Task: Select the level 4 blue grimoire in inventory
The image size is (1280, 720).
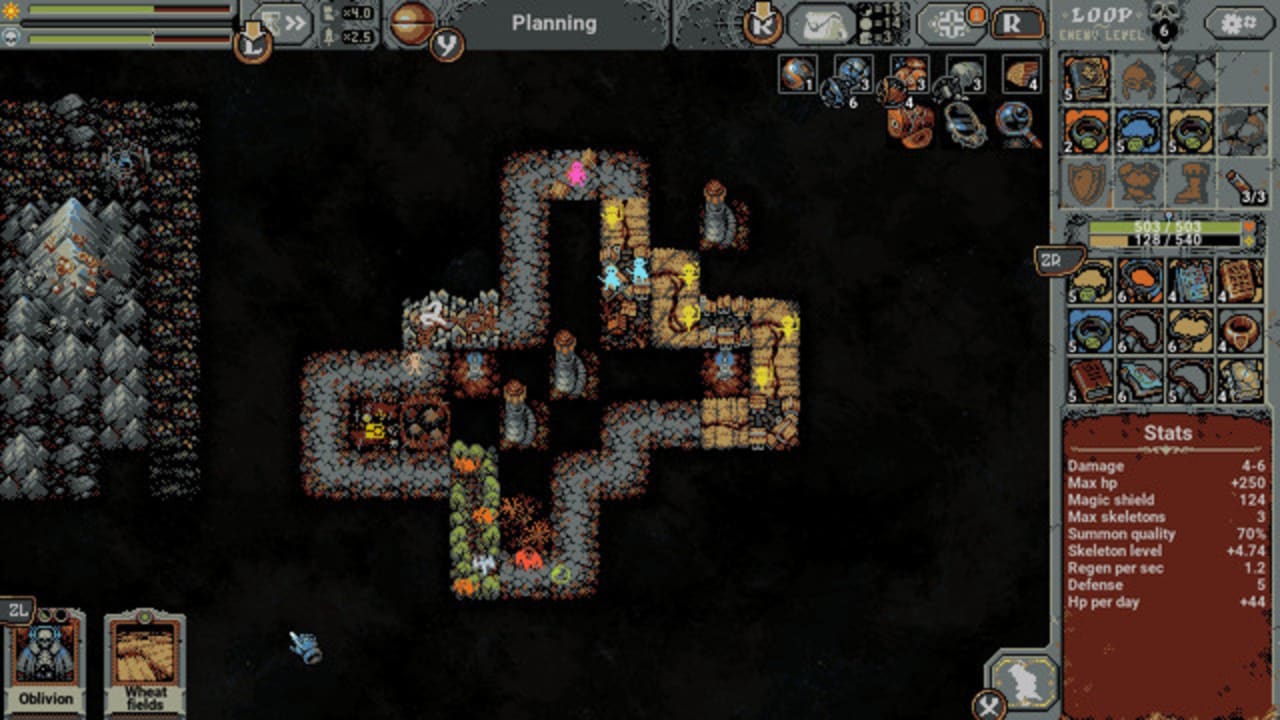Action: point(1190,280)
